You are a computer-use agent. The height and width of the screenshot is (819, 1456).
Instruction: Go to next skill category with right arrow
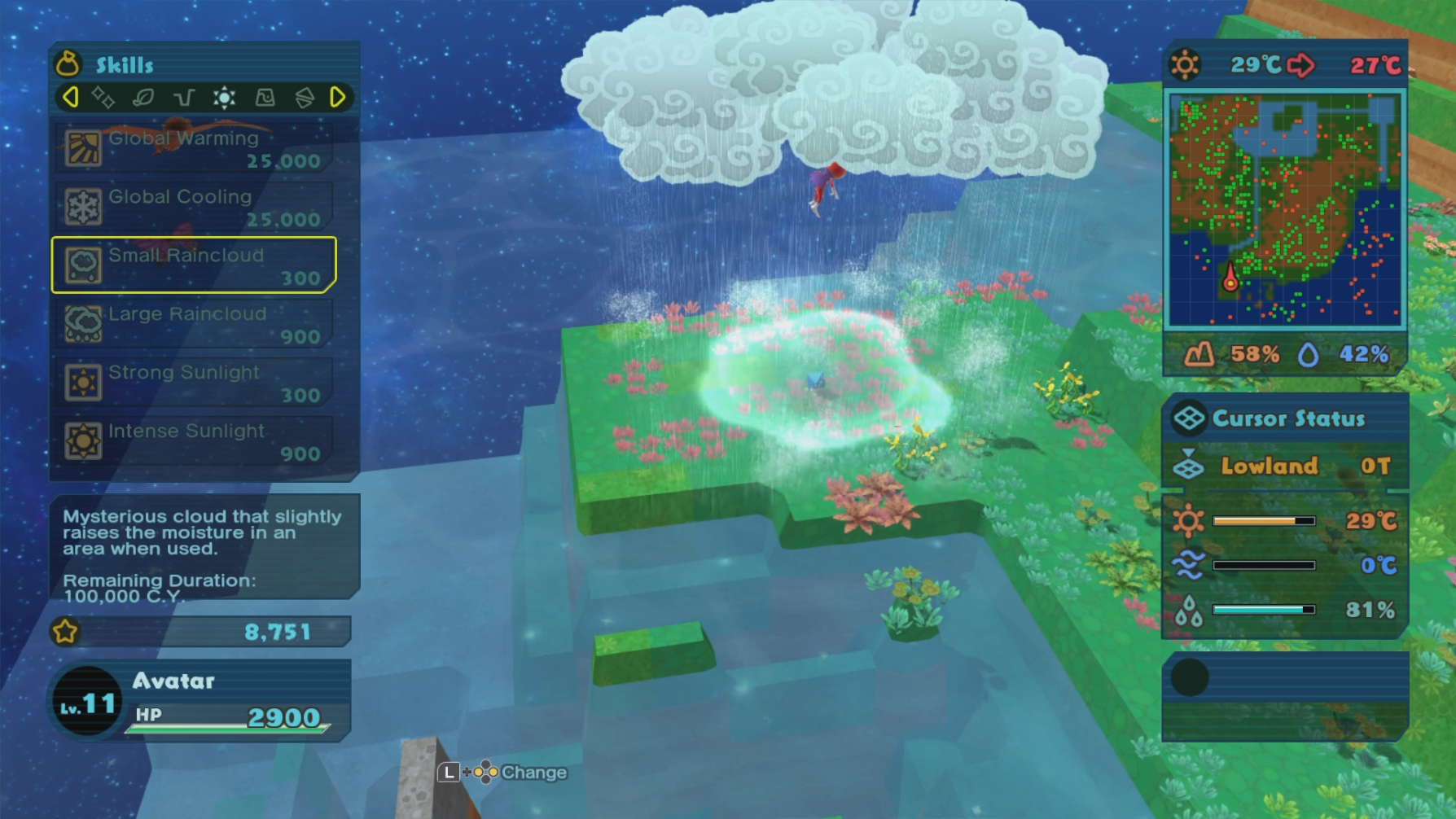[338, 98]
